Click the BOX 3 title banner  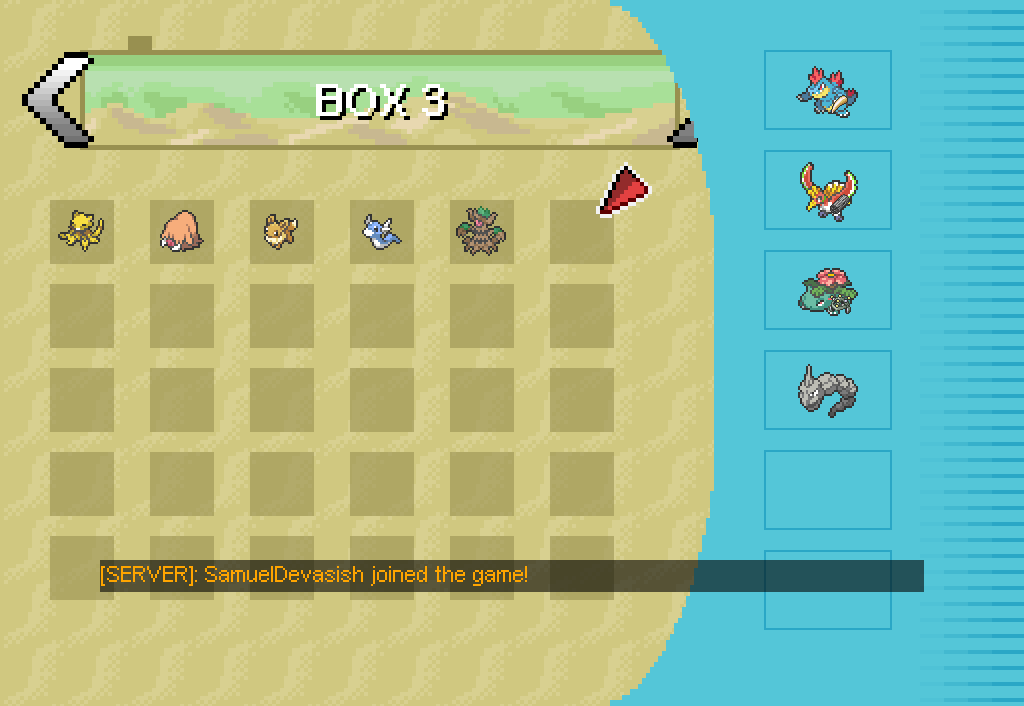tap(380, 100)
